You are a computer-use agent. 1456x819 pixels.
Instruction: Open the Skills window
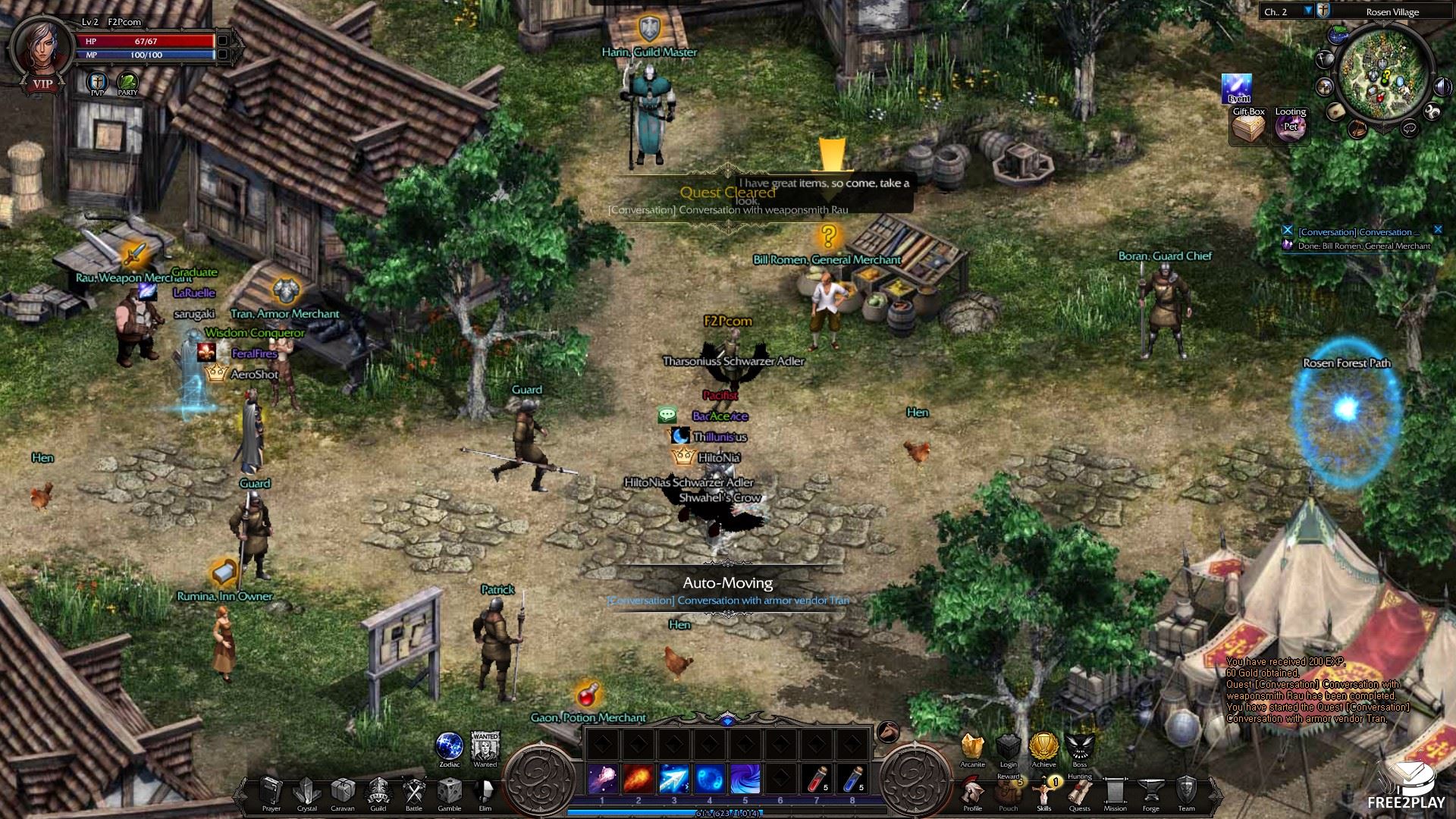click(x=1043, y=792)
